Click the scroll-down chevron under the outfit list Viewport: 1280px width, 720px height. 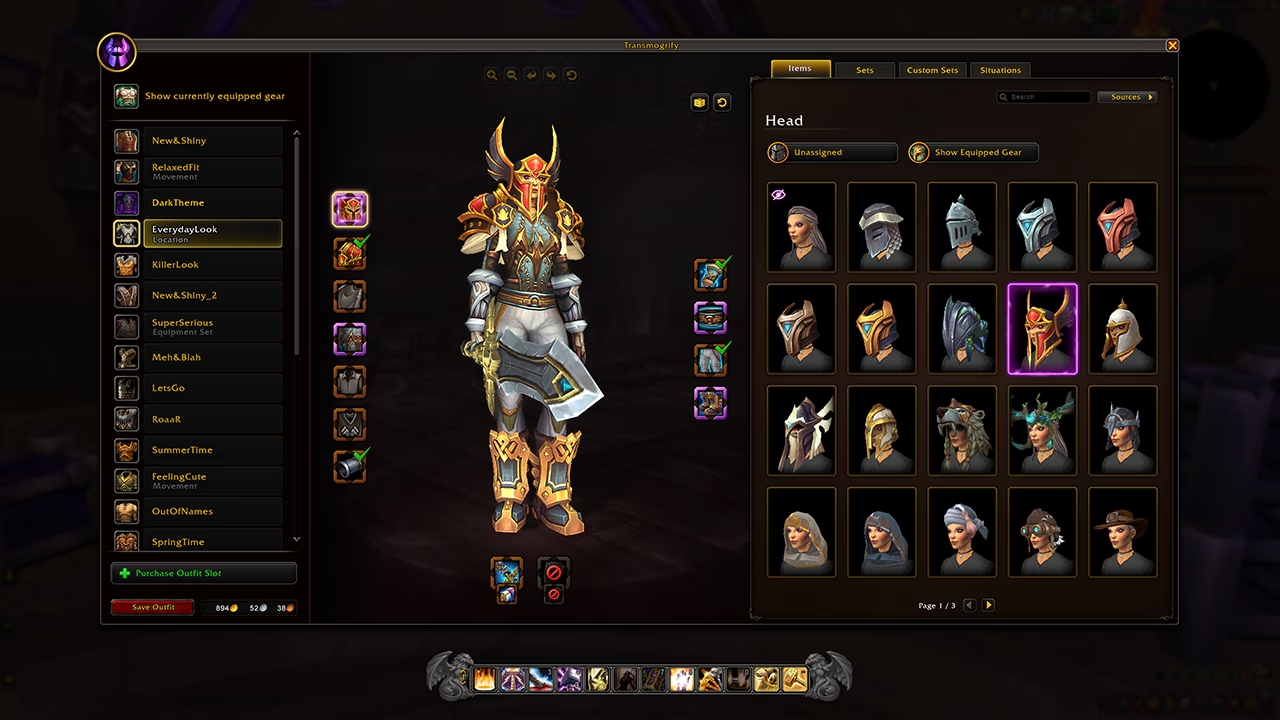coord(296,539)
